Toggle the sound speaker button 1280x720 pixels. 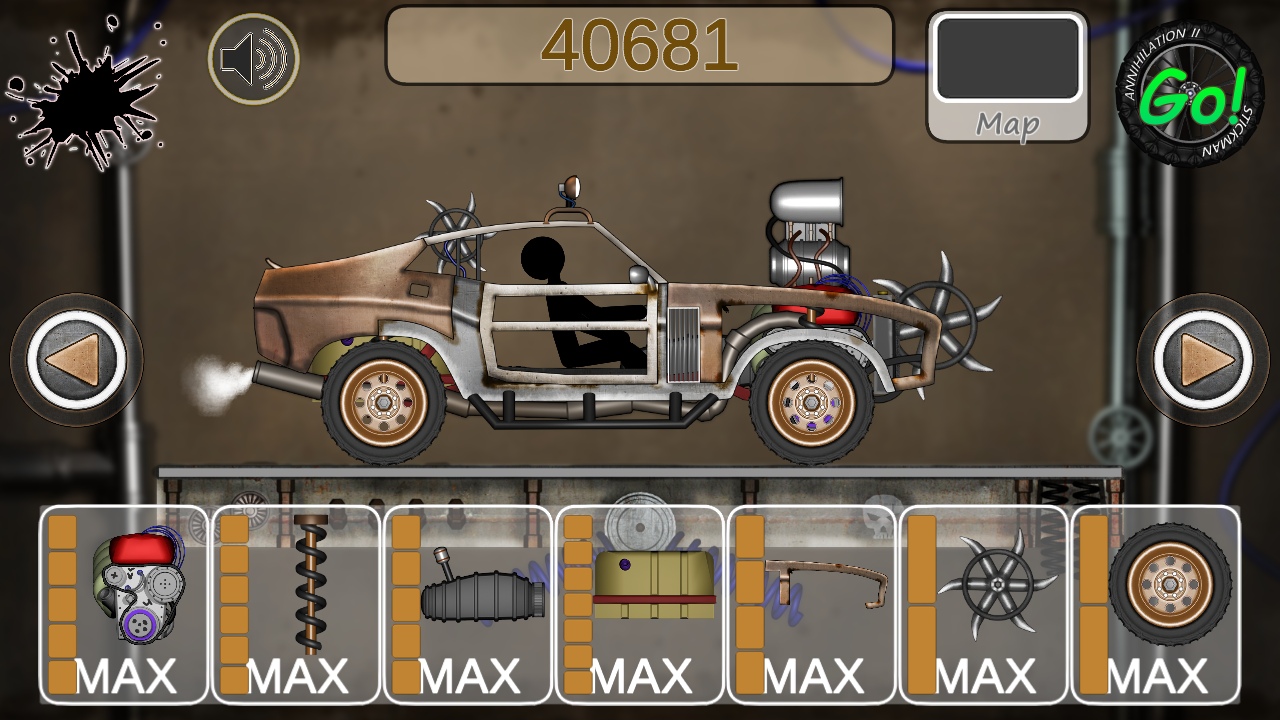(255, 58)
